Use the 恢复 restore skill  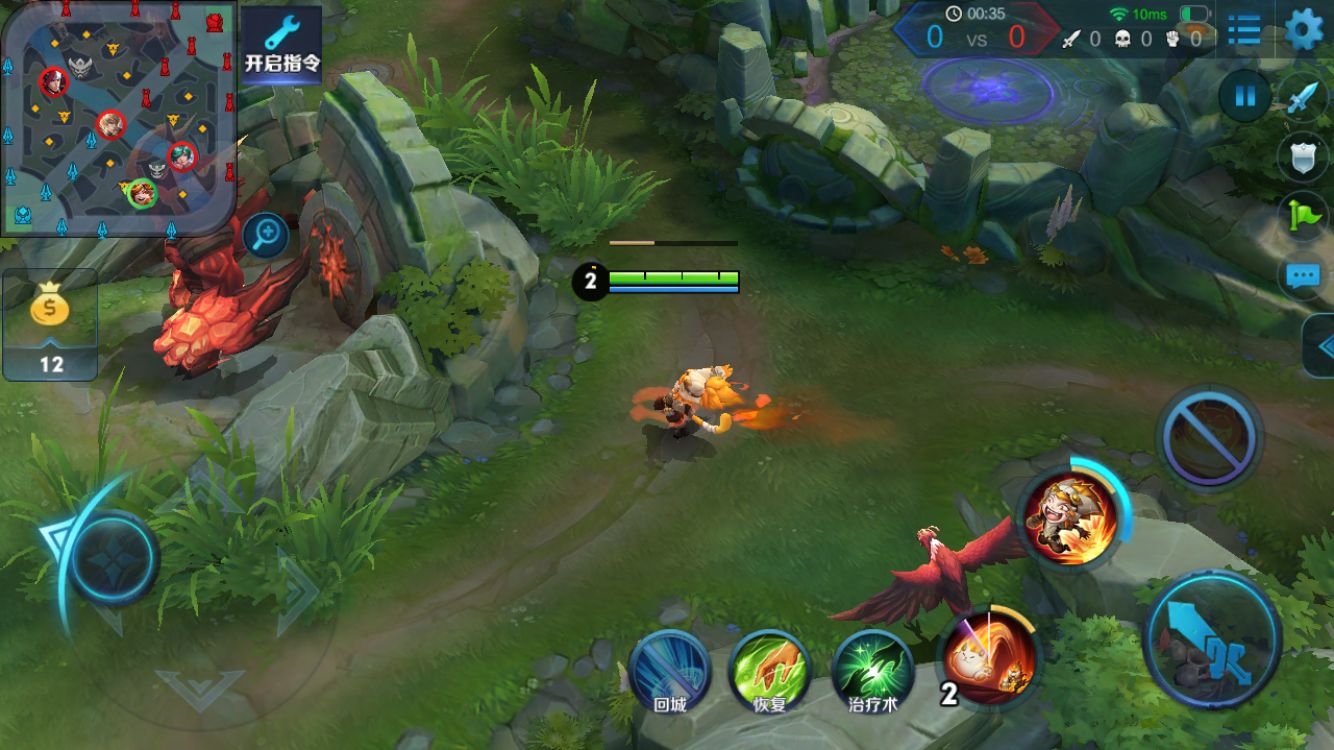click(x=769, y=670)
